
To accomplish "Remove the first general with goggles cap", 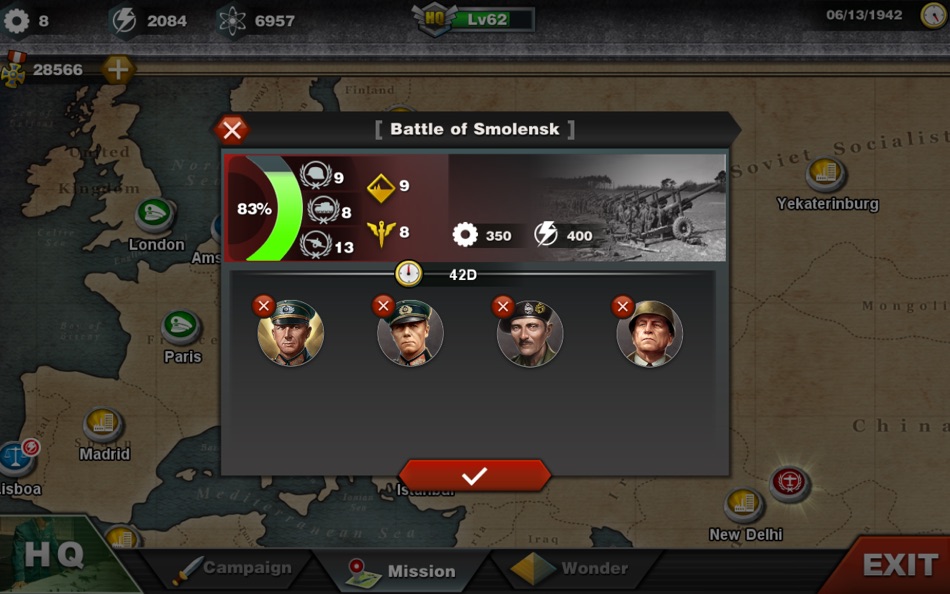I will click(x=264, y=306).
